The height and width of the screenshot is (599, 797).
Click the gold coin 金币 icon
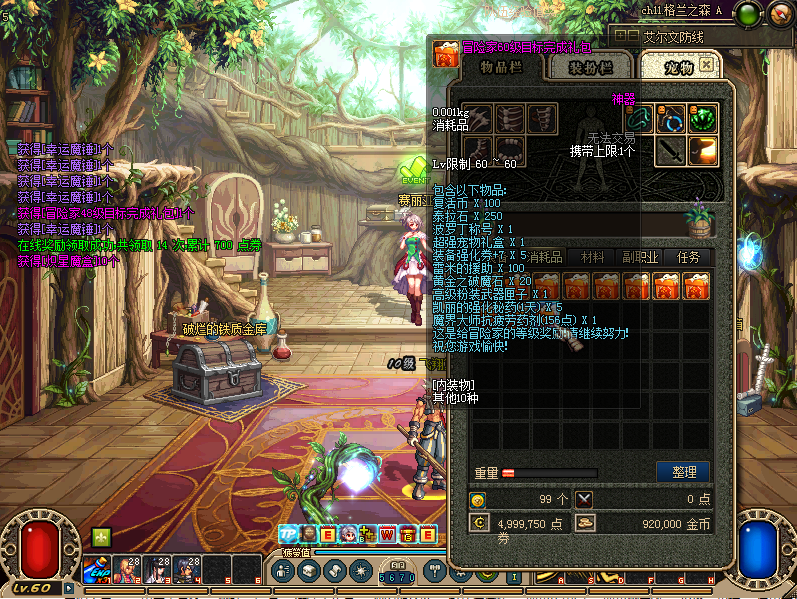(586, 523)
